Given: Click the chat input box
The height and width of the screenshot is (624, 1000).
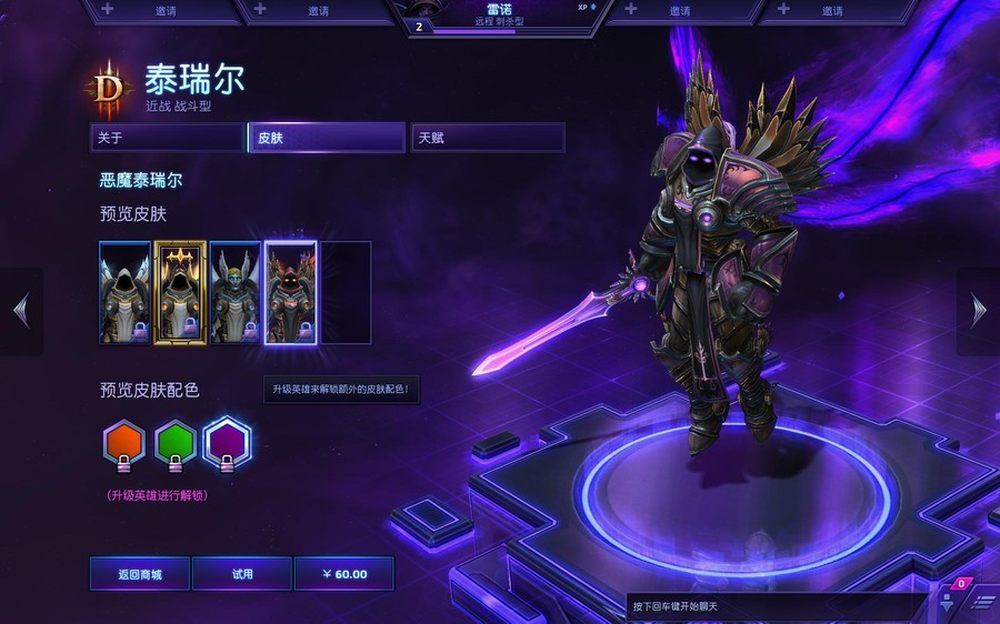Looking at the screenshot, I should [775, 606].
